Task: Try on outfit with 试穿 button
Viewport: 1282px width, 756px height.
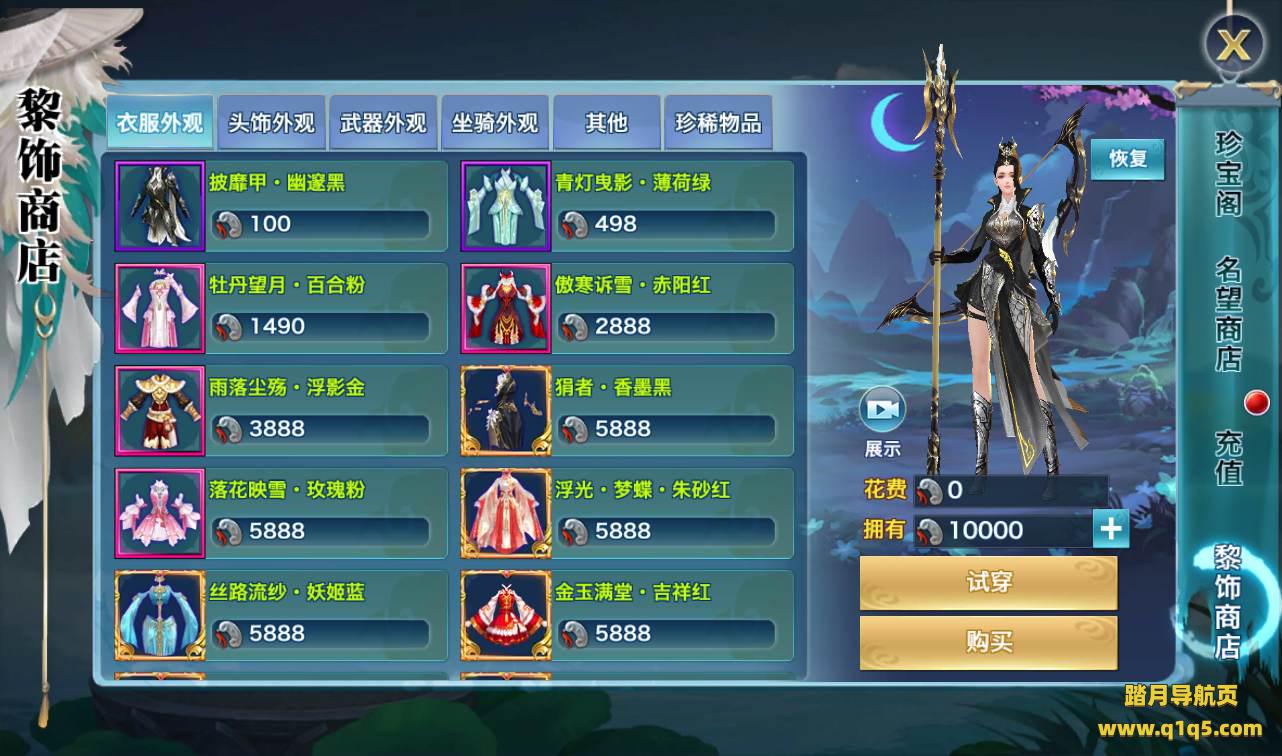Action: point(988,583)
